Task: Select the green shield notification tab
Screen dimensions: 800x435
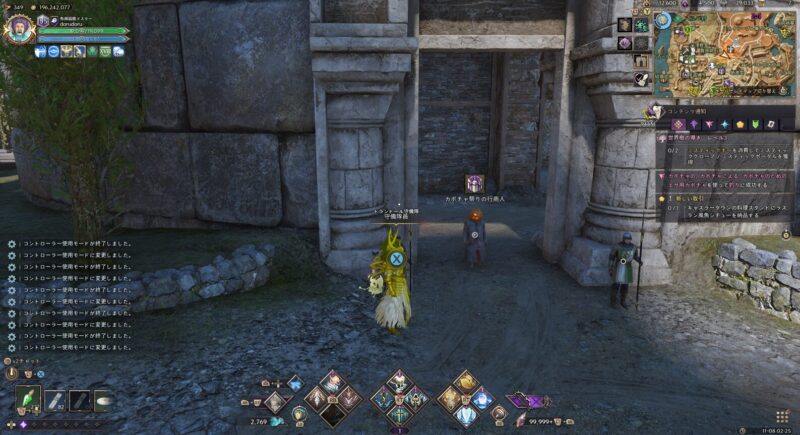Action: coord(756,124)
